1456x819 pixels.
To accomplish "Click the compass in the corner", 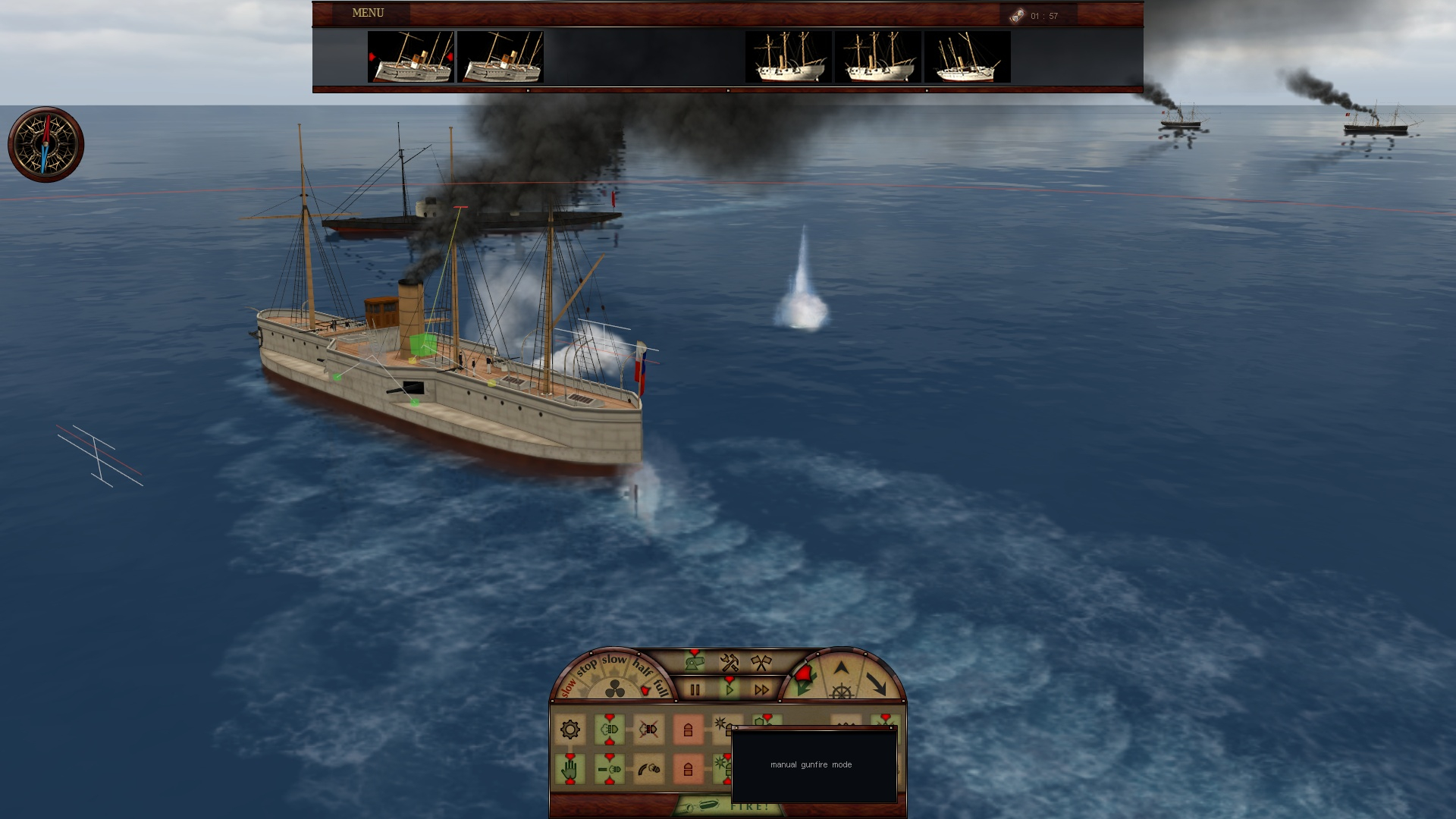I will 45,144.
